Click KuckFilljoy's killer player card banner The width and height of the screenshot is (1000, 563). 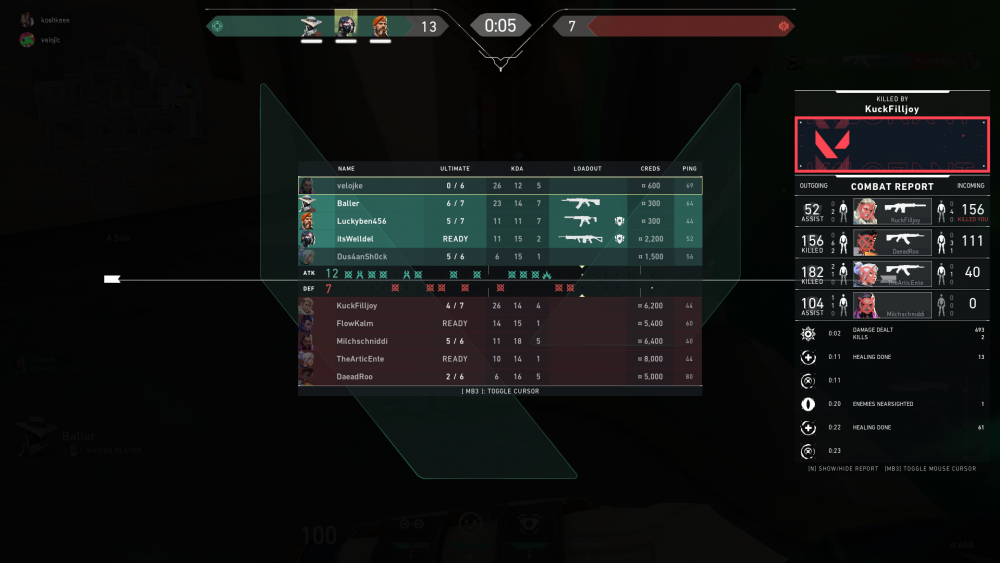[x=892, y=144]
